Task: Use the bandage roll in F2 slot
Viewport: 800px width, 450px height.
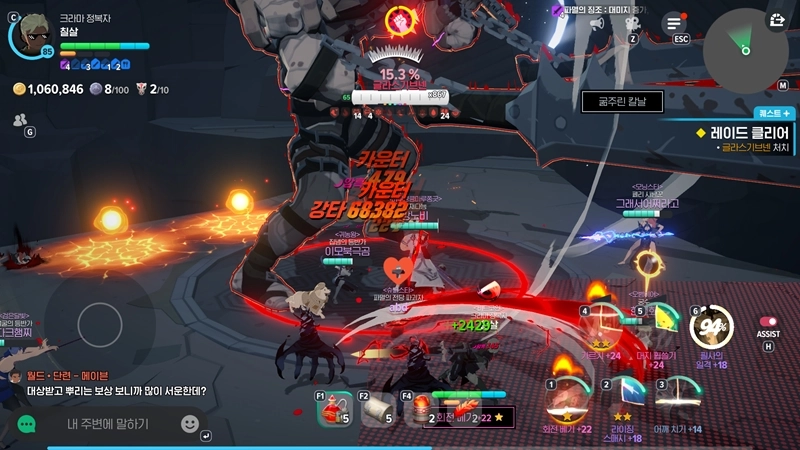Action: pos(377,410)
